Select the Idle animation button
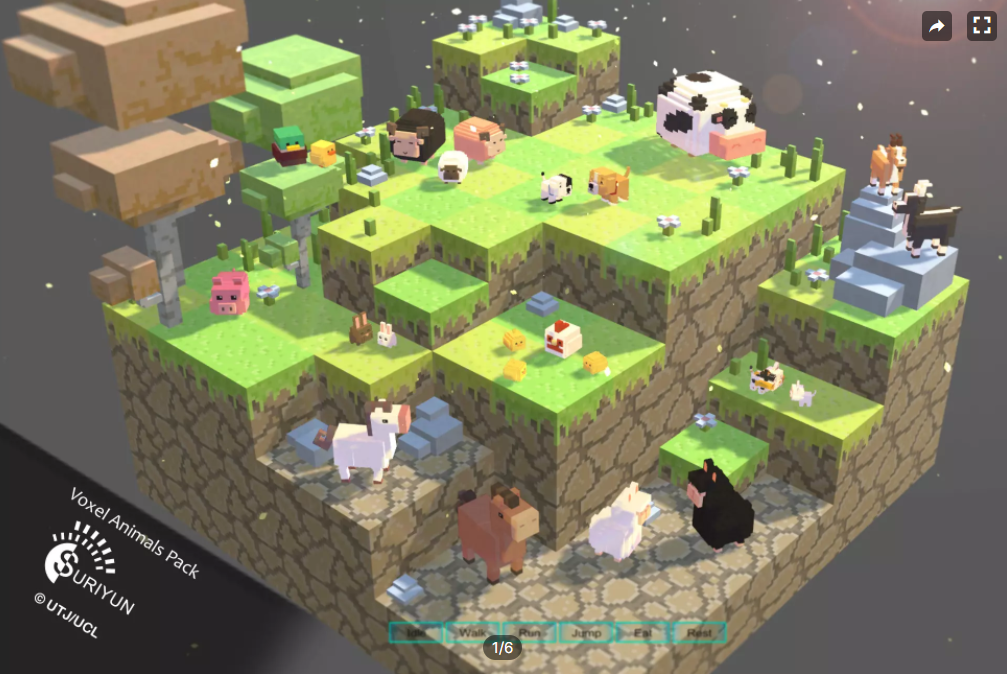This screenshot has width=1007, height=674. 416,633
